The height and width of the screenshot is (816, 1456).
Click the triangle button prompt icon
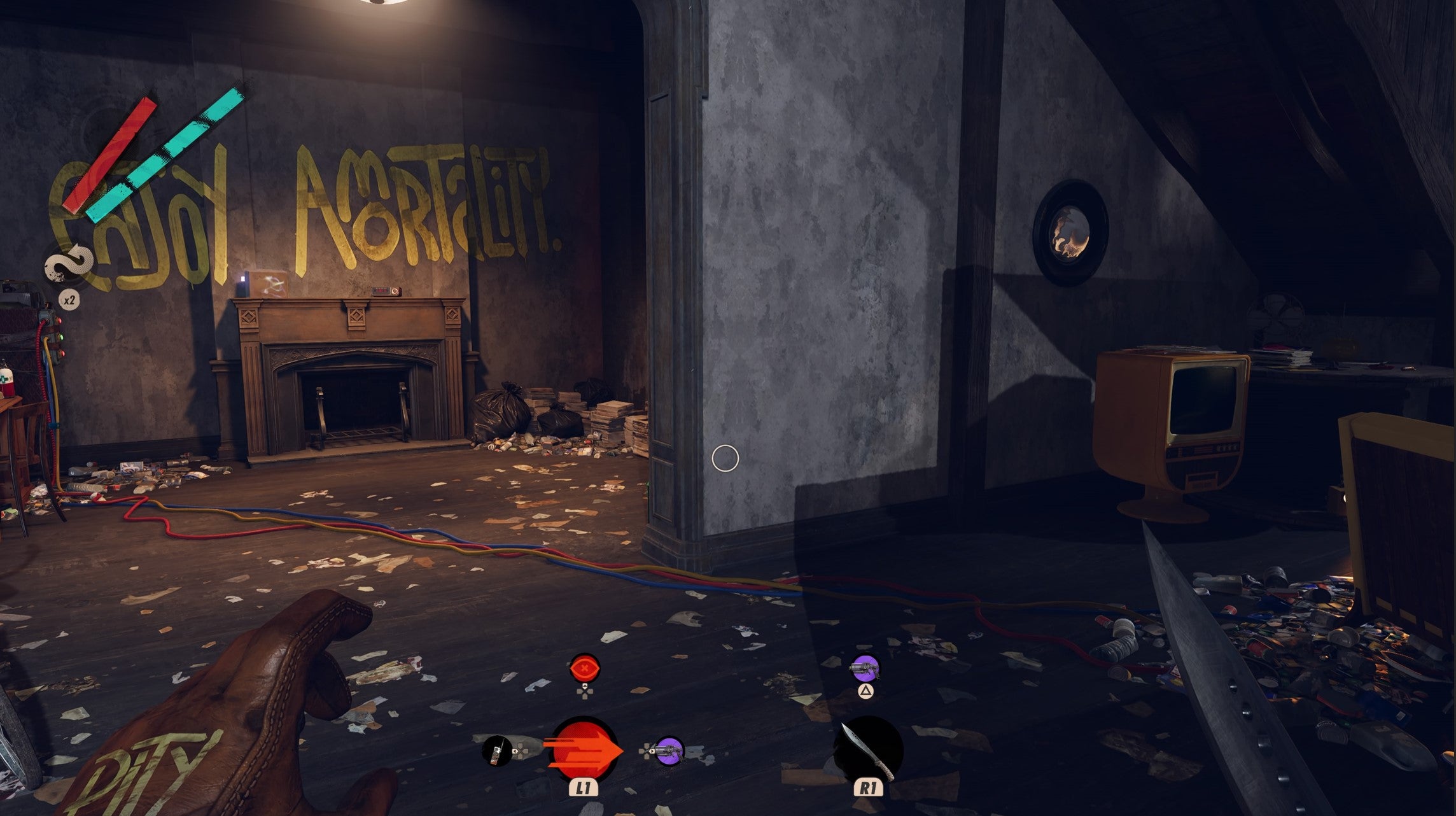866,690
